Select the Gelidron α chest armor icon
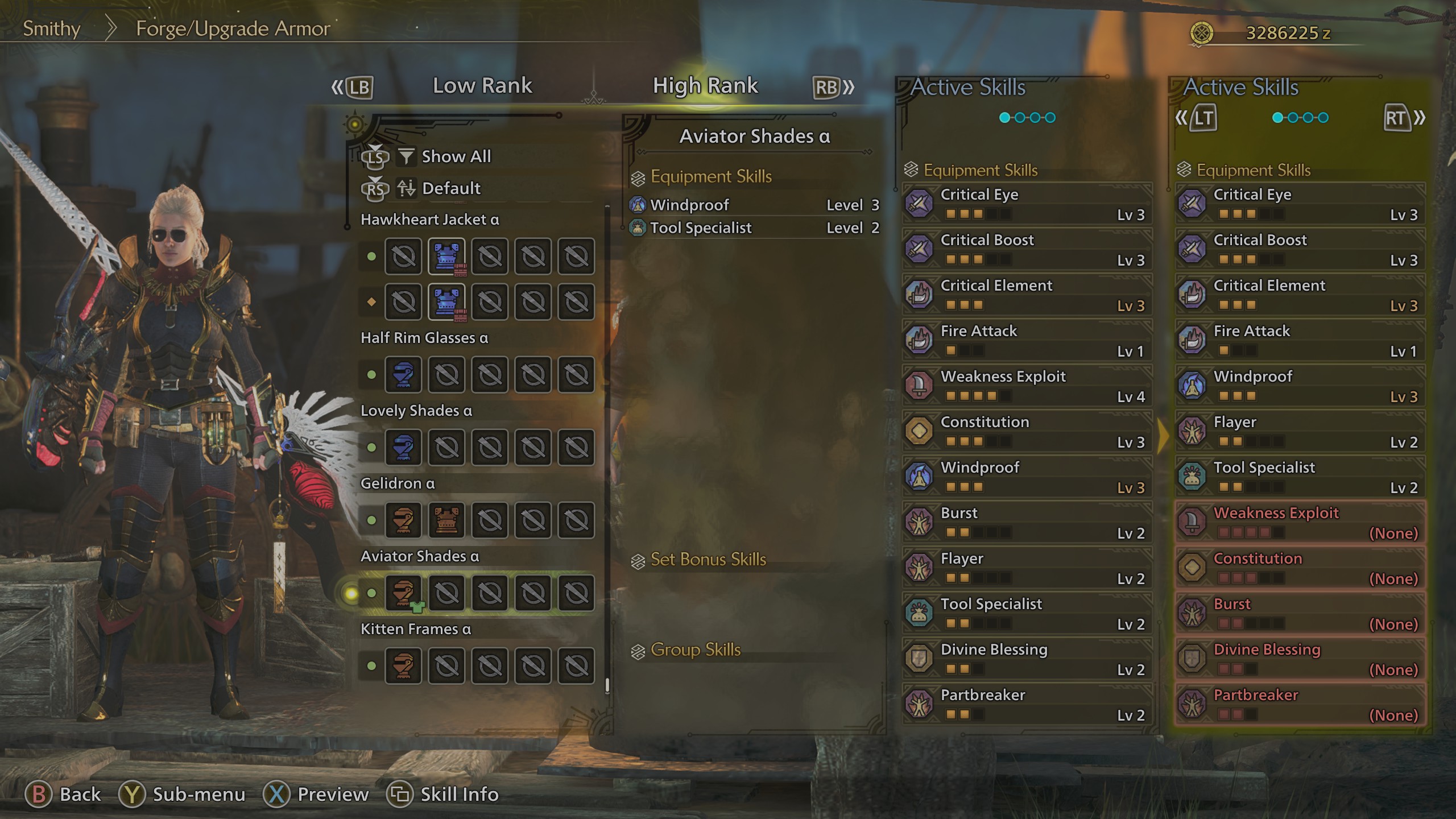 [x=447, y=520]
